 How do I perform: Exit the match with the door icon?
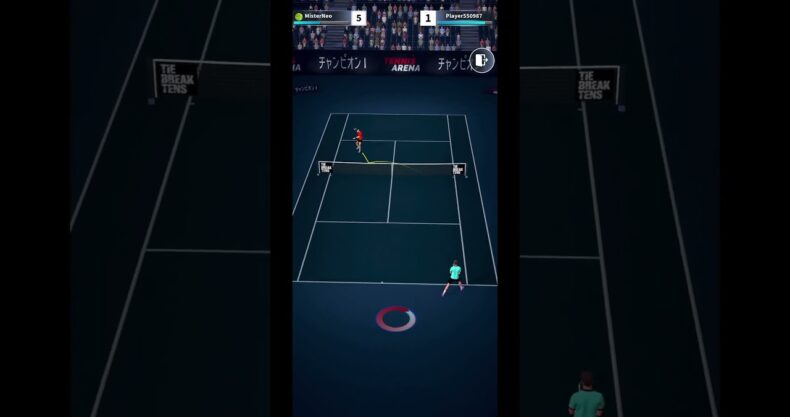pyautogui.click(x=481, y=61)
